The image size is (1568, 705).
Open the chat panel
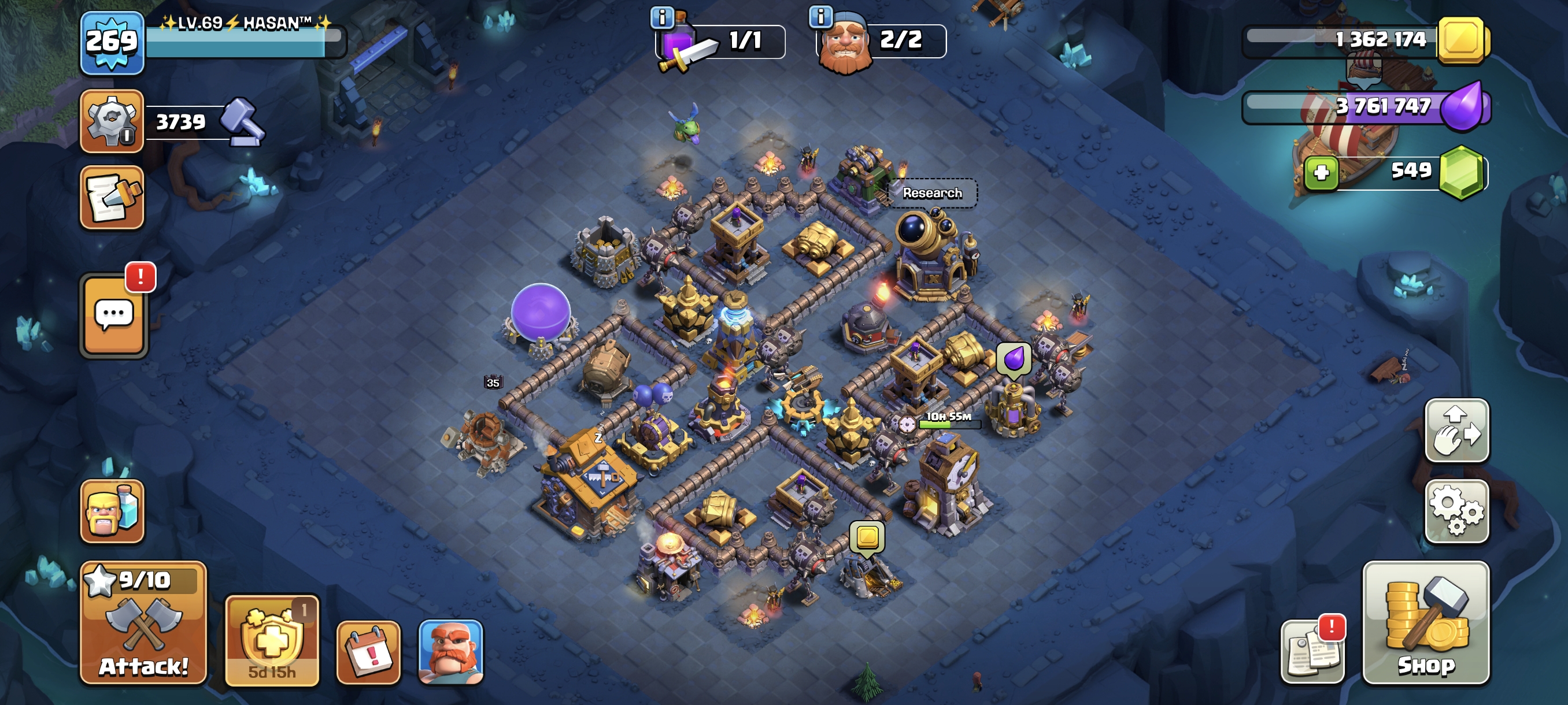click(114, 315)
